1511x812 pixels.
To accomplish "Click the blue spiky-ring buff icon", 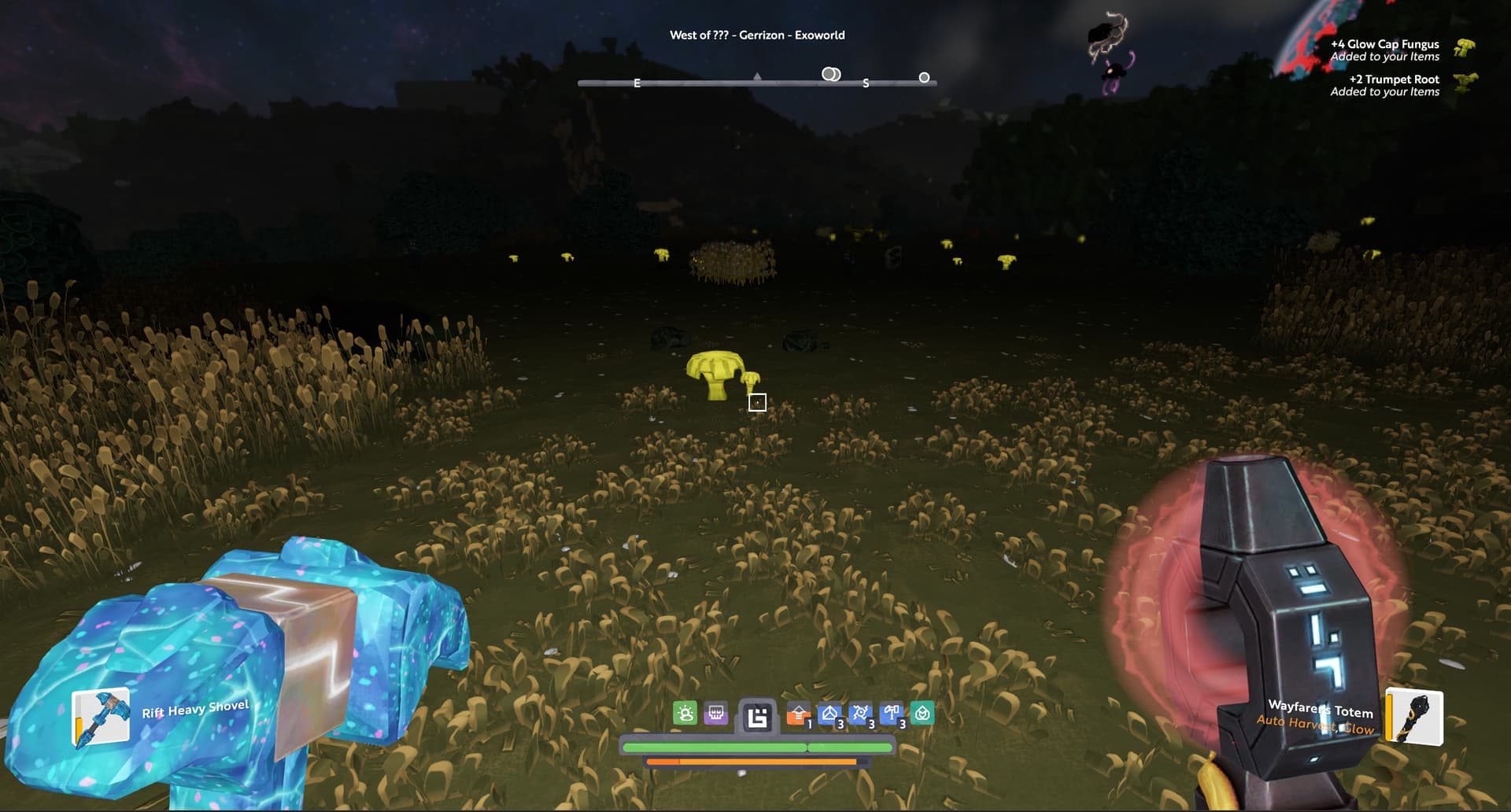I will (860, 714).
